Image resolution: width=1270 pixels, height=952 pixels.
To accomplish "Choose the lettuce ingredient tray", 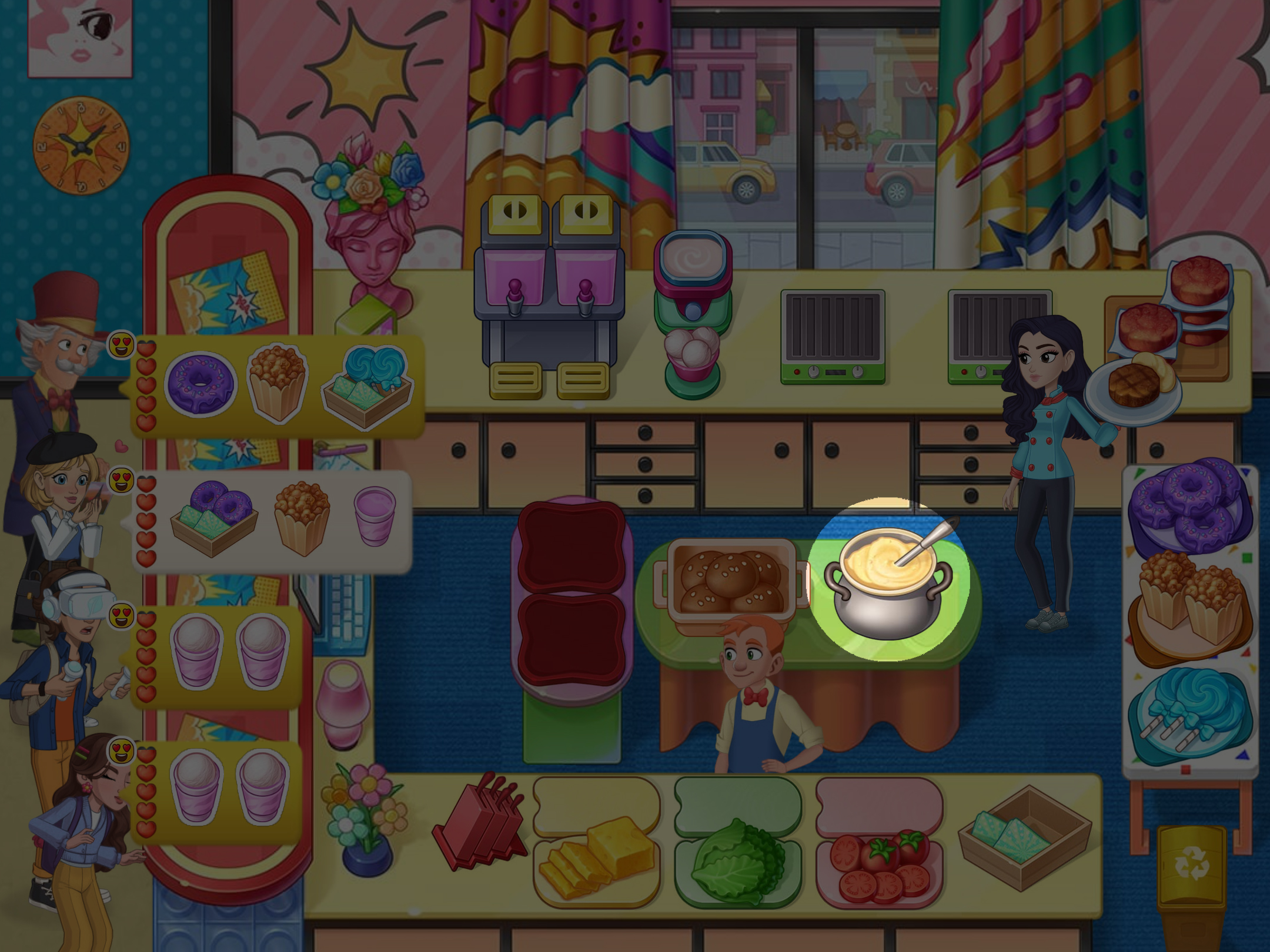I will tap(738, 859).
